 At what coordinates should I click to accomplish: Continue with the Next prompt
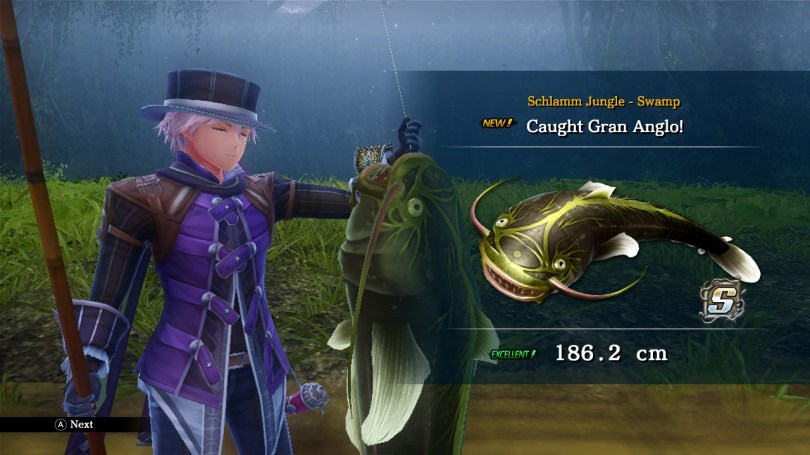point(74,424)
